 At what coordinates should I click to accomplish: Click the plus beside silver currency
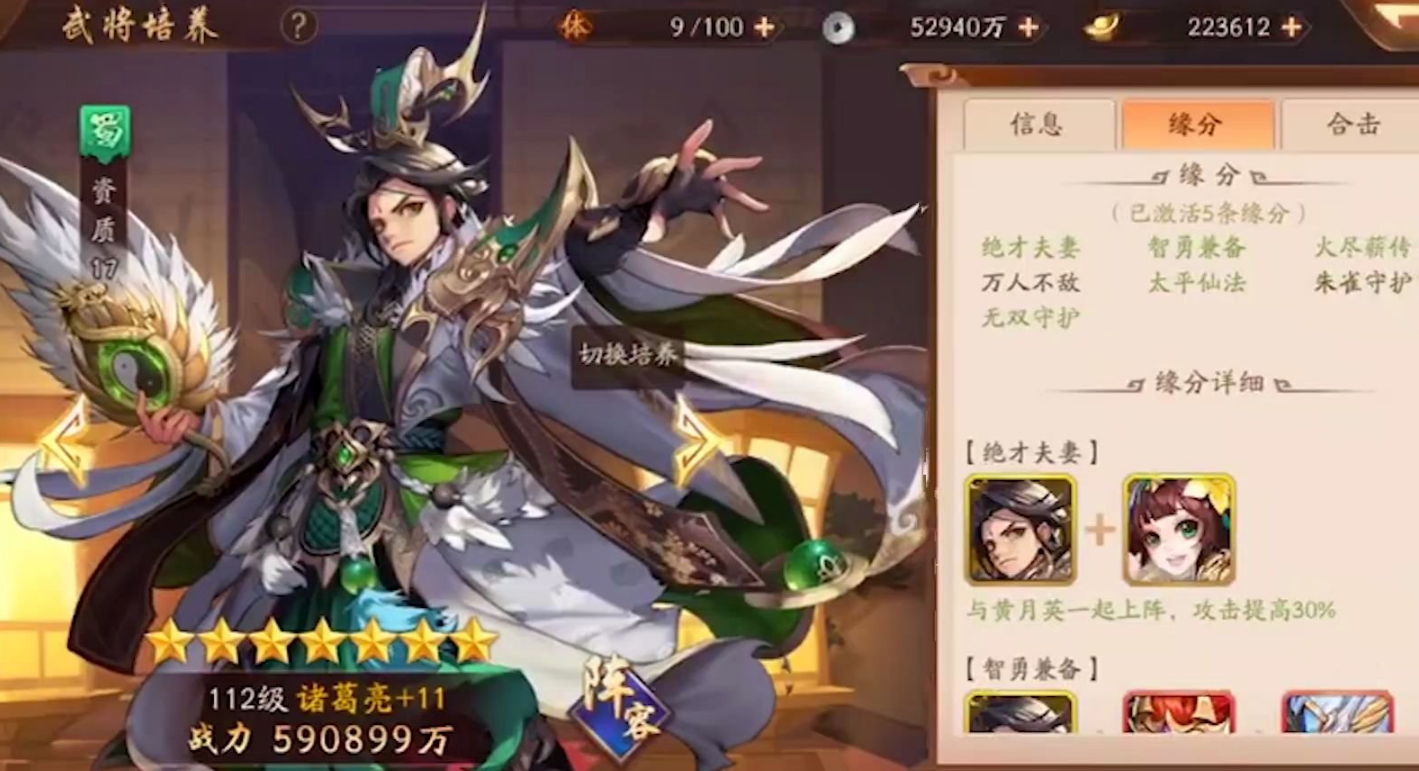(1026, 27)
